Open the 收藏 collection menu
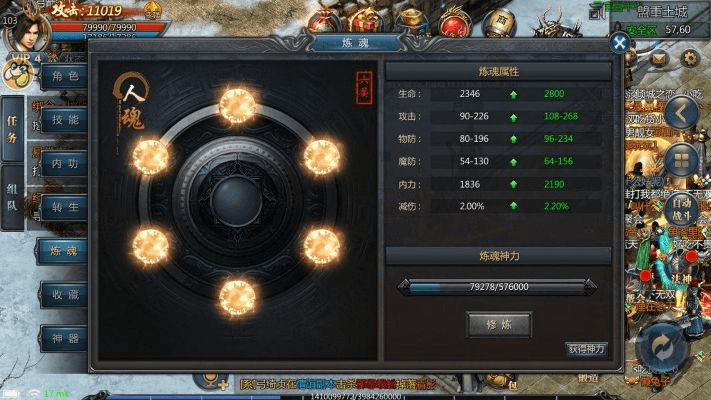This screenshot has height=400, width=711. coord(64,294)
